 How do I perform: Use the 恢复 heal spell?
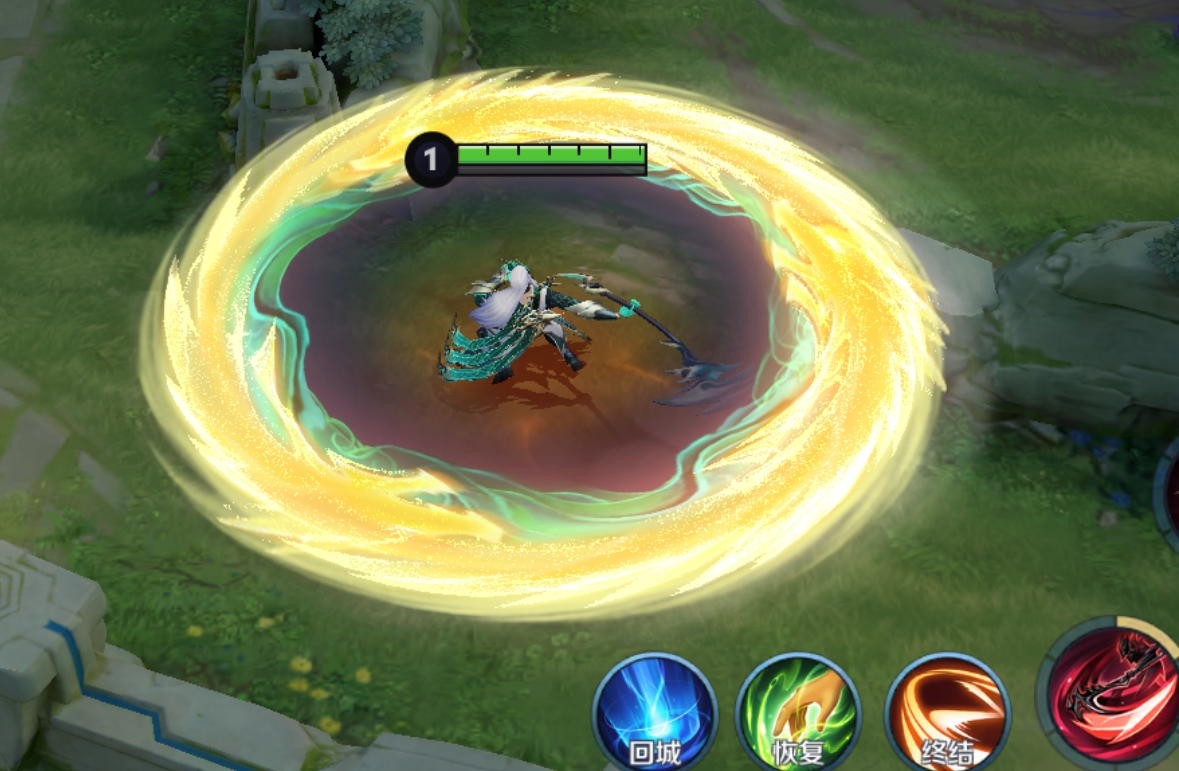pos(798,713)
